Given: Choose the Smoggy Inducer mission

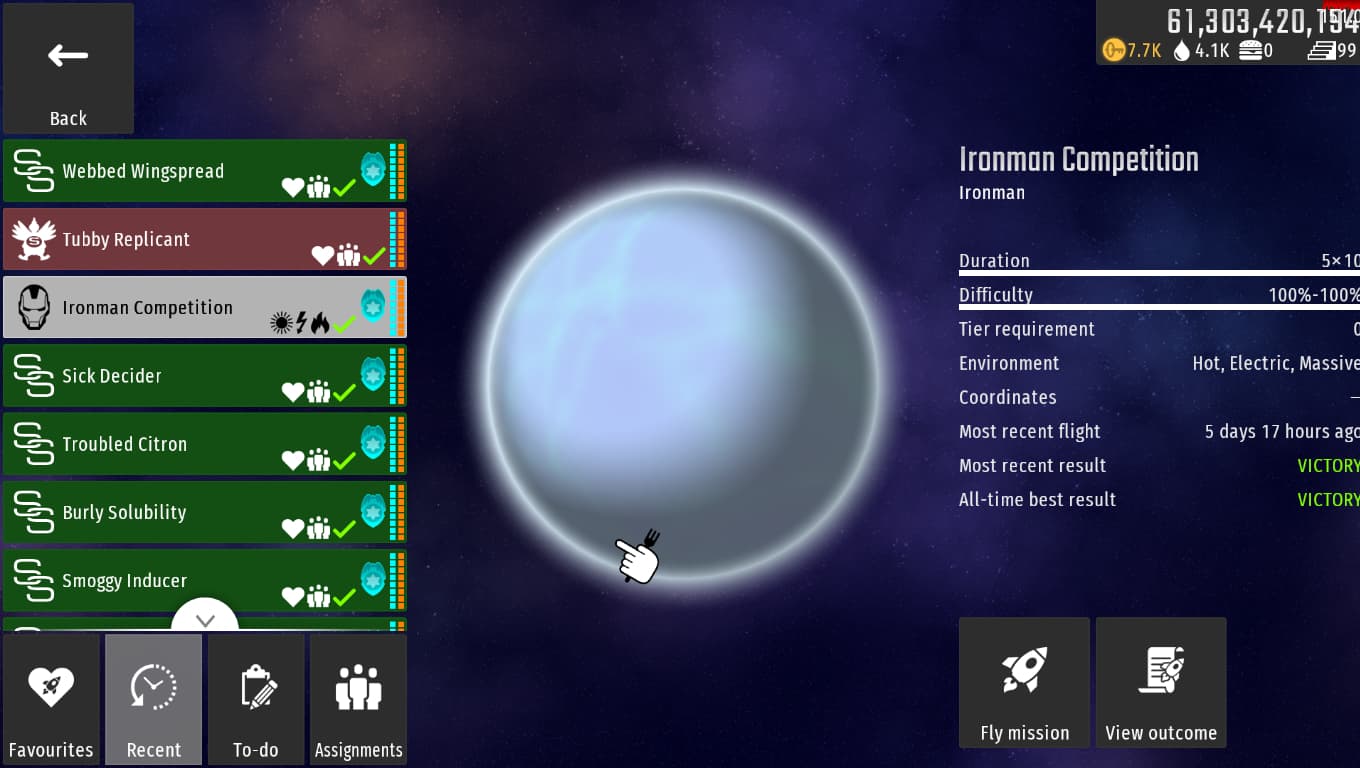Looking at the screenshot, I should coord(204,580).
